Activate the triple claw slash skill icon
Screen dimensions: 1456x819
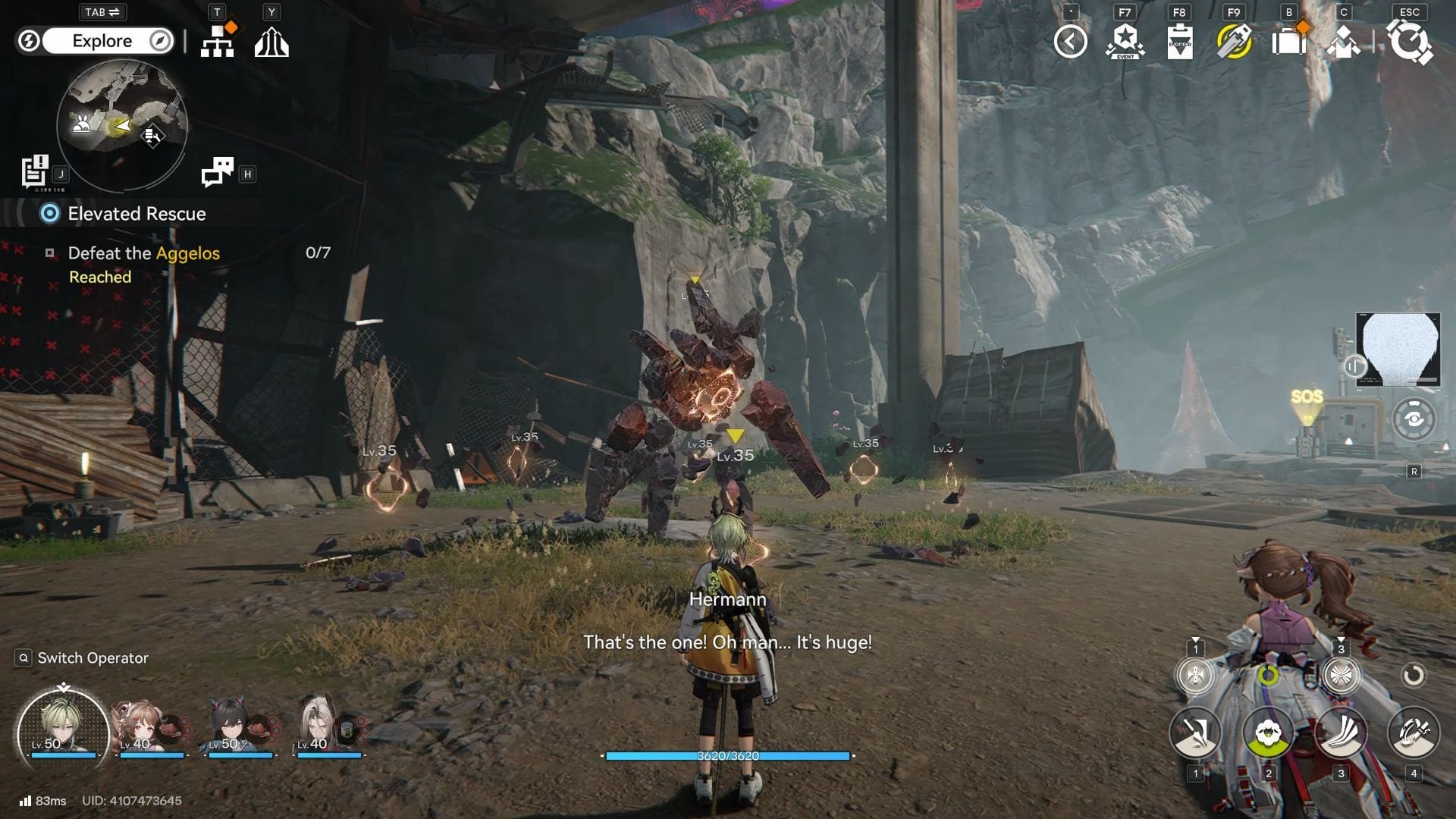(x=1341, y=733)
